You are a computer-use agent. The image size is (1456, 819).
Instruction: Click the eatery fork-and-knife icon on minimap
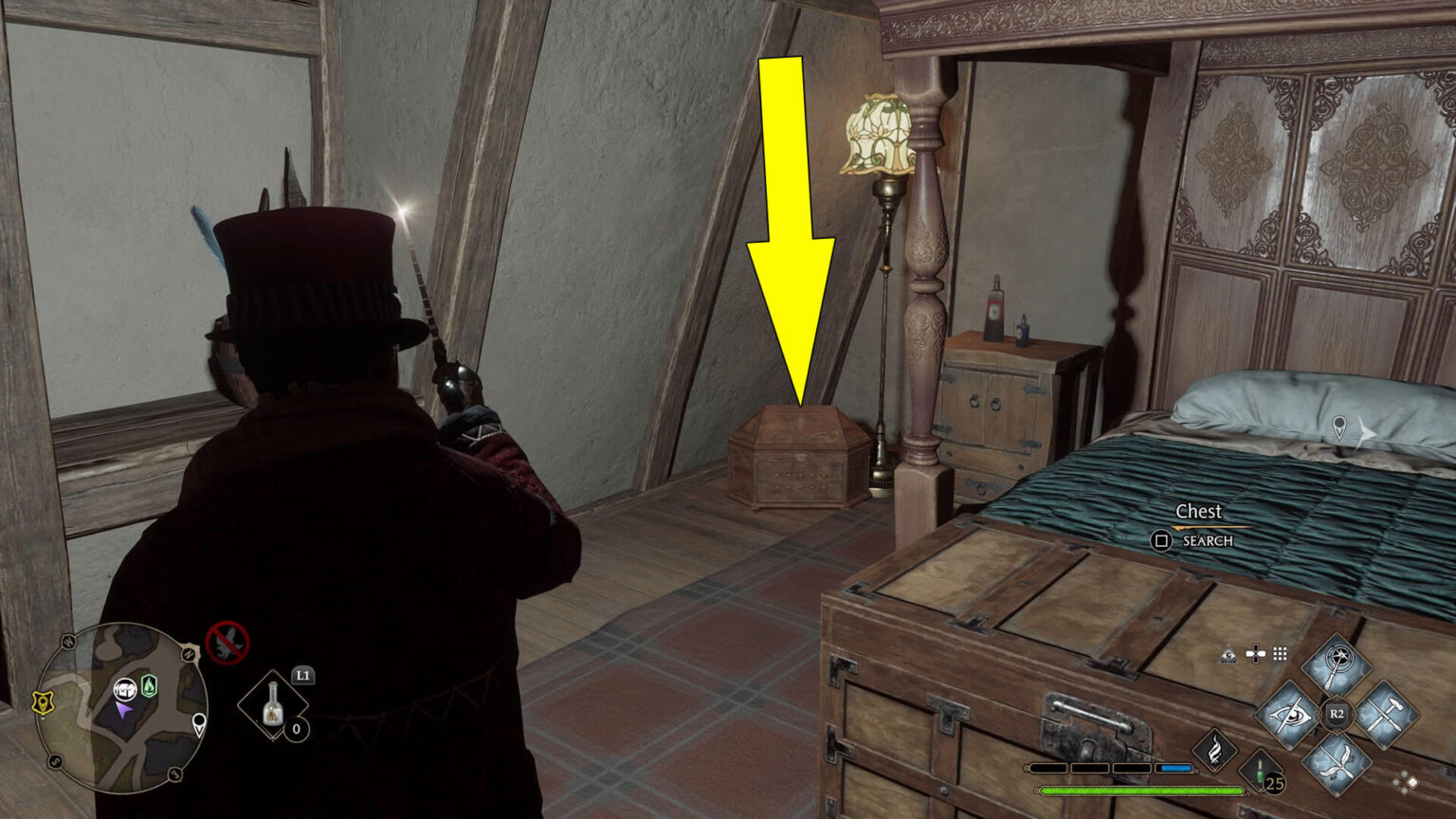pos(124,690)
